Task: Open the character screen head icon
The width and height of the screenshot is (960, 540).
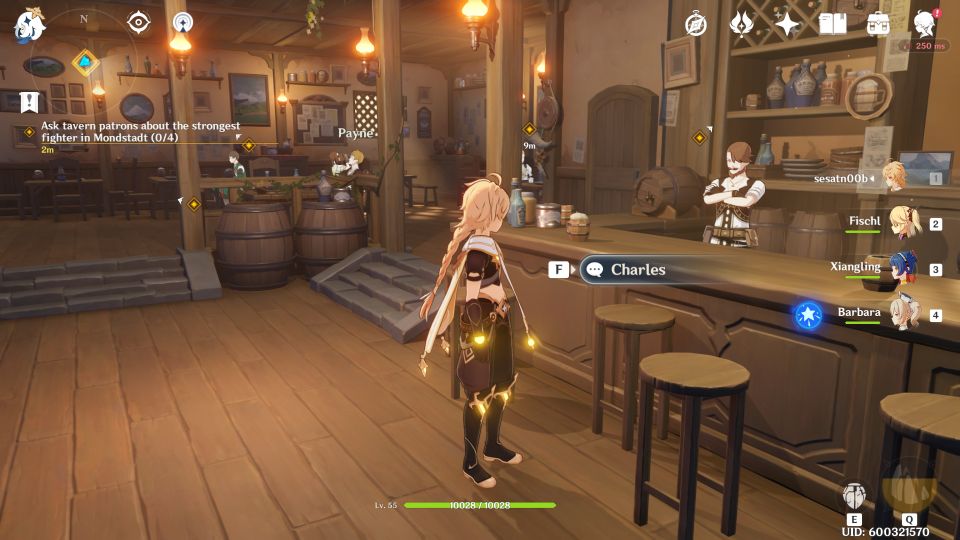Action: click(925, 23)
